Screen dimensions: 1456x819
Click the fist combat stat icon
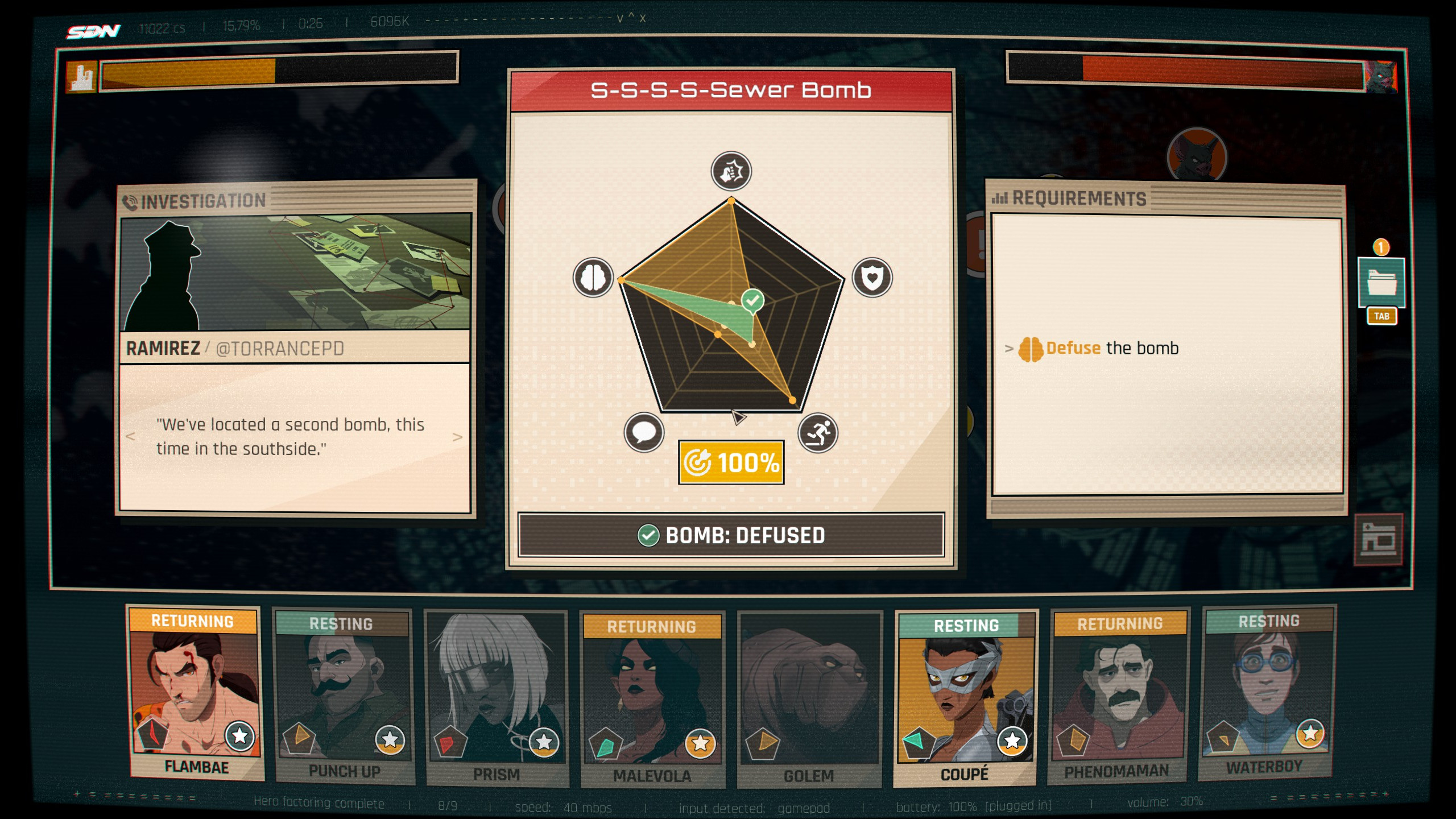(731, 171)
